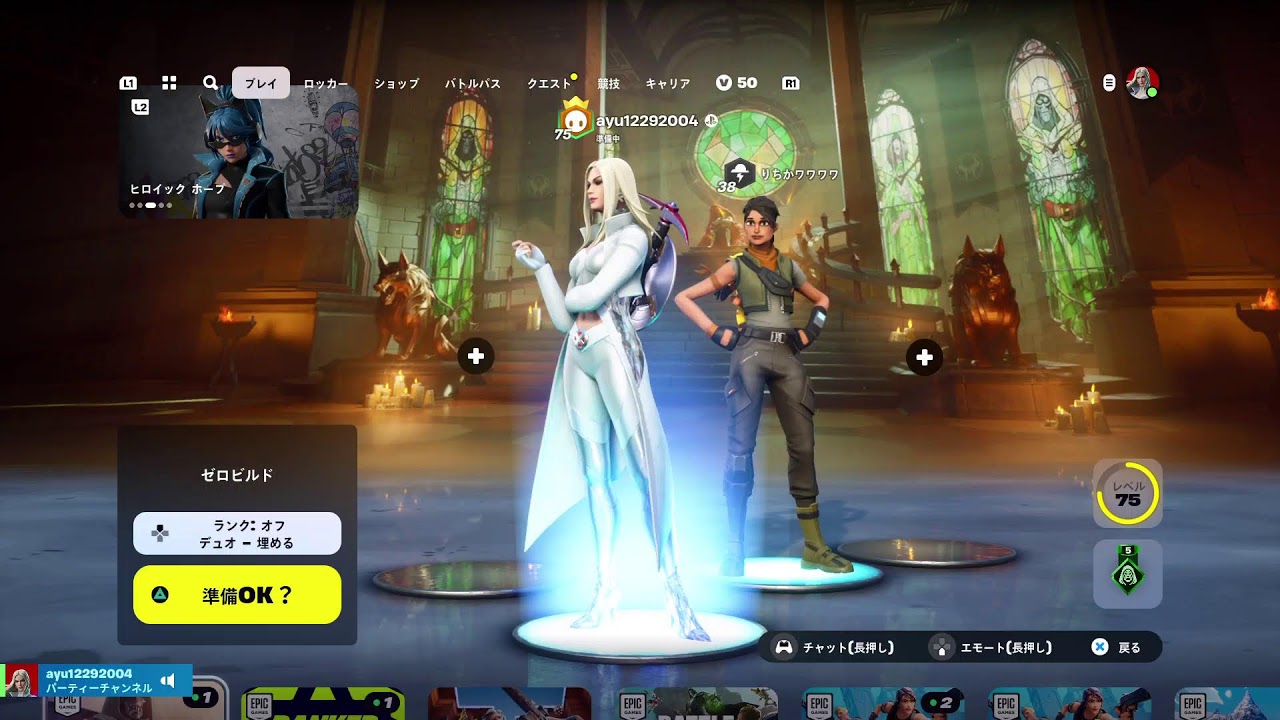The height and width of the screenshot is (720, 1280).
Task: Click the magnifying glass search icon
Action: [x=210, y=83]
